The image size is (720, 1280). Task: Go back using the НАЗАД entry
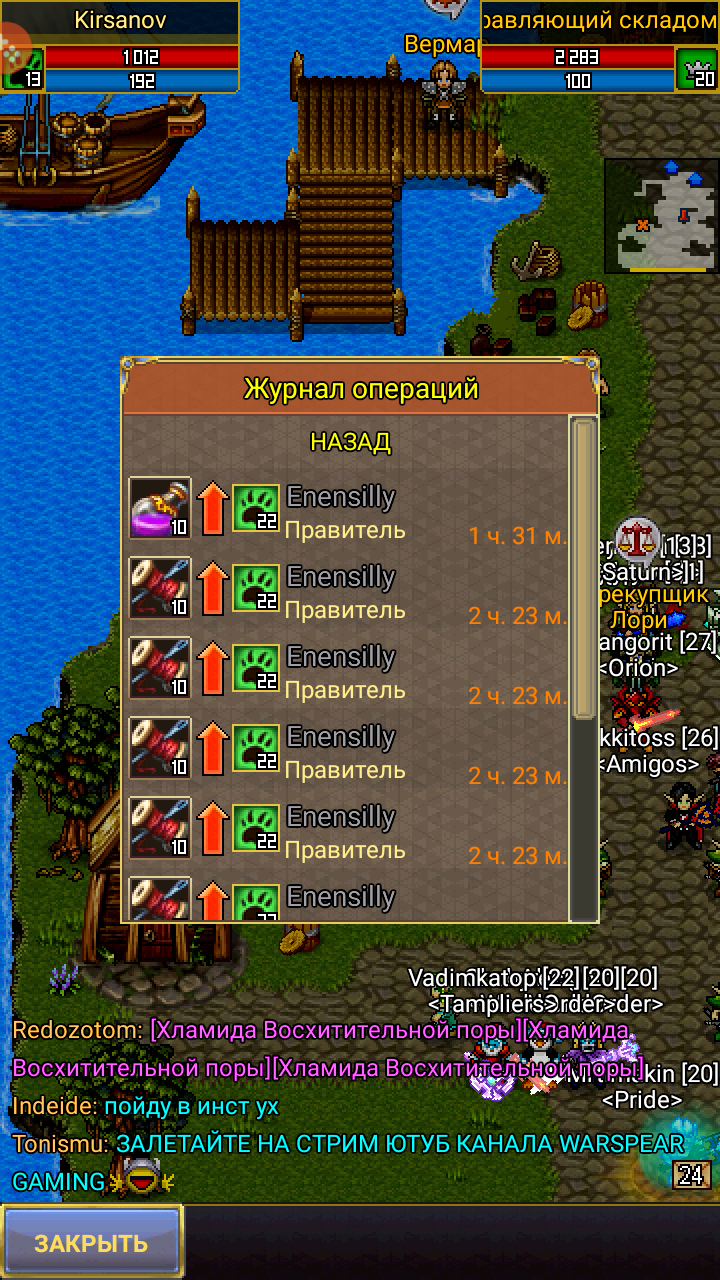[350, 442]
